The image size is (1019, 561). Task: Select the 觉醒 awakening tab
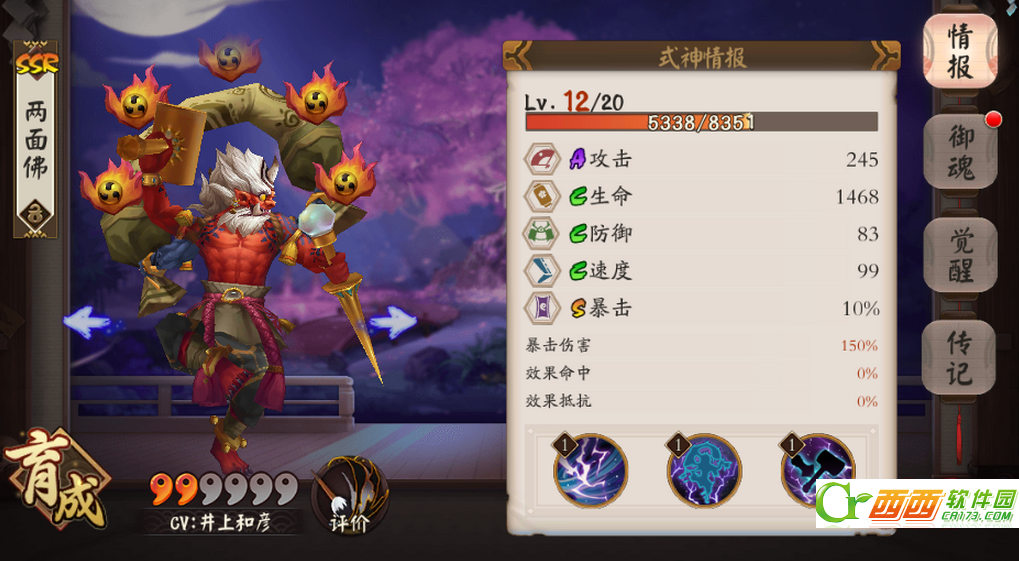[x=959, y=255]
